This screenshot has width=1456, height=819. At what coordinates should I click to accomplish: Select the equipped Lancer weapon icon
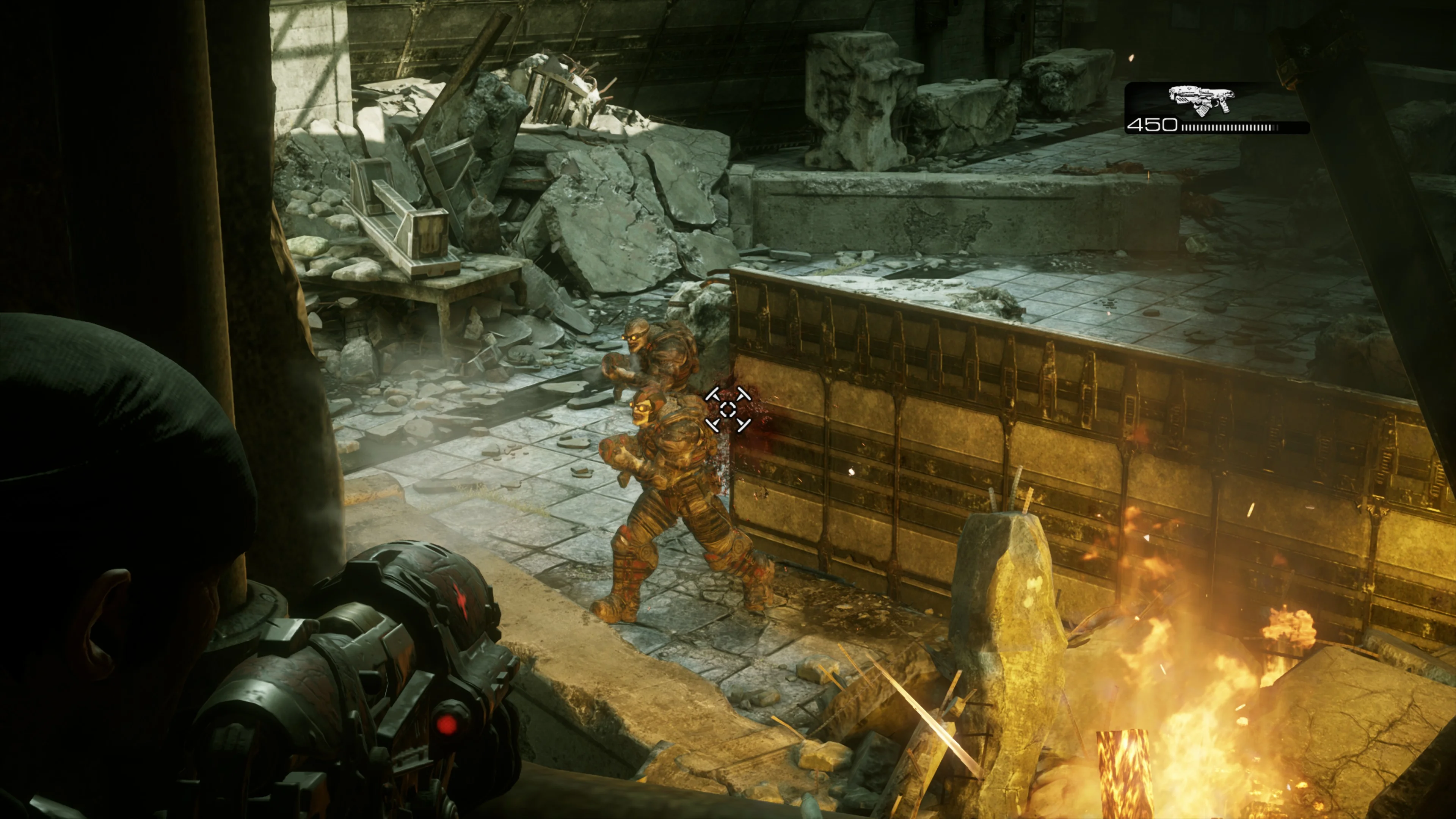coord(1200,101)
